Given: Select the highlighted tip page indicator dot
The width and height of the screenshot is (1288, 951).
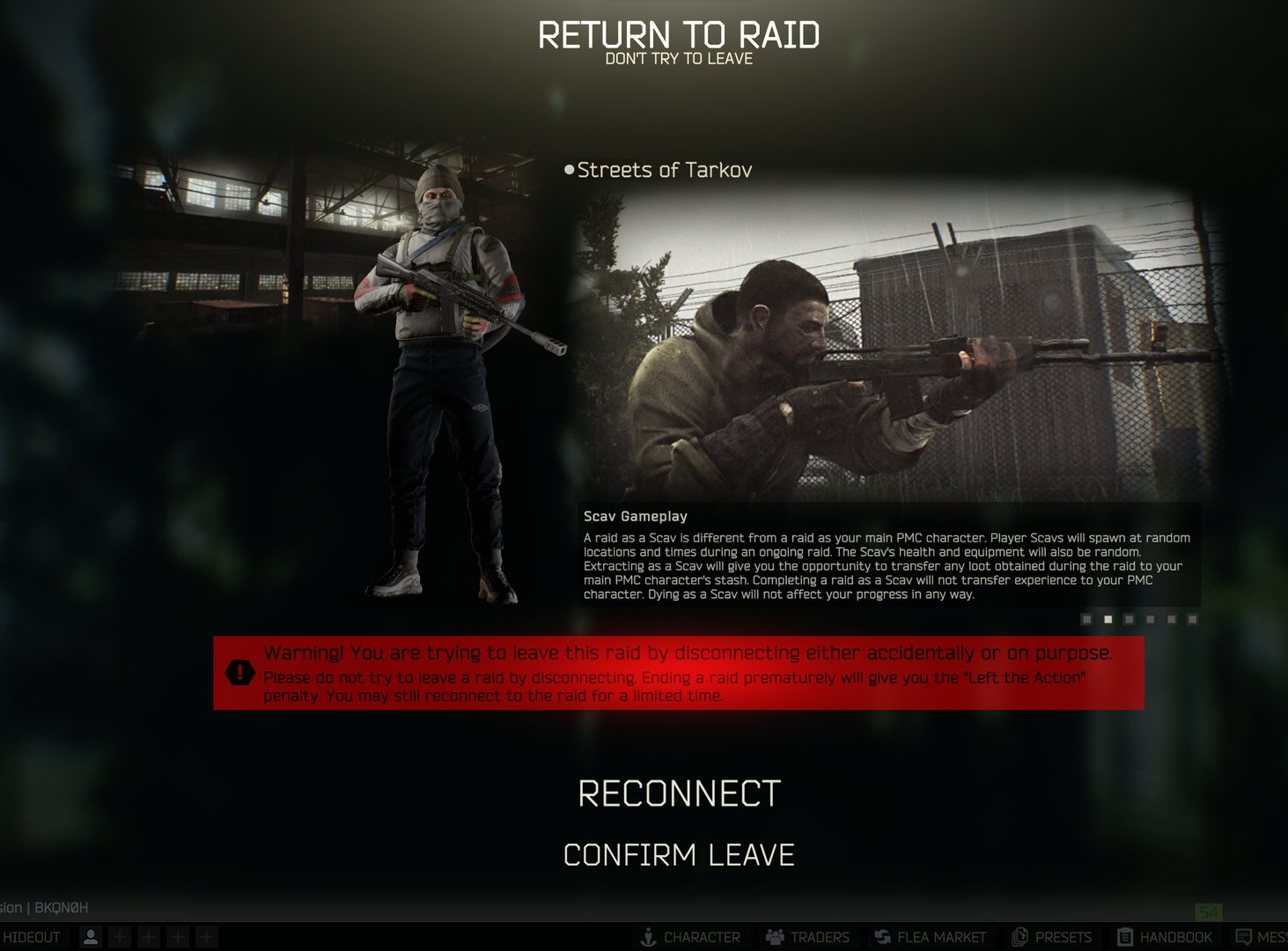Looking at the screenshot, I should click(x=1108, y=620).
